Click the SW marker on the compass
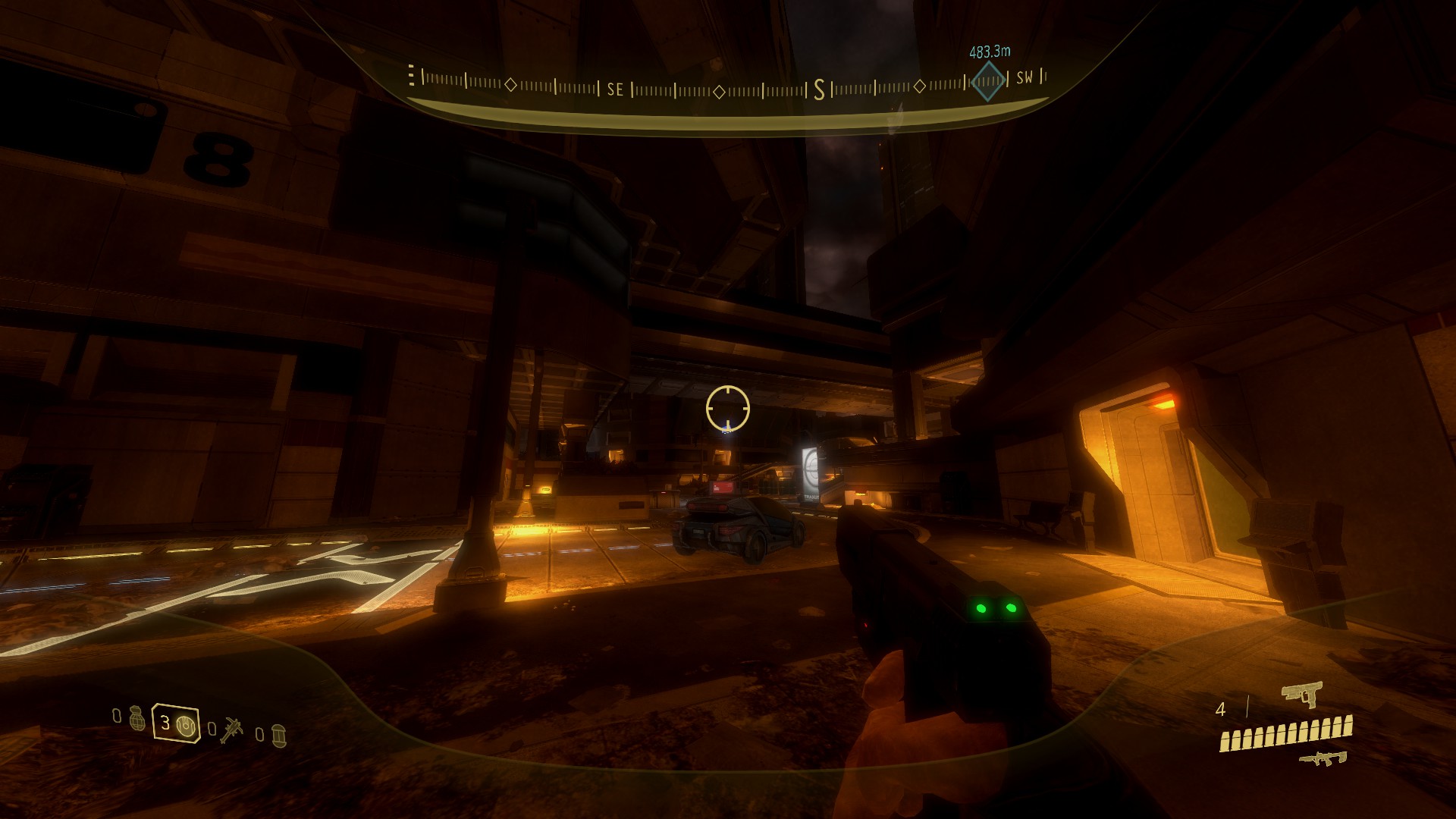1456x819 pixels. (1024, 77)
